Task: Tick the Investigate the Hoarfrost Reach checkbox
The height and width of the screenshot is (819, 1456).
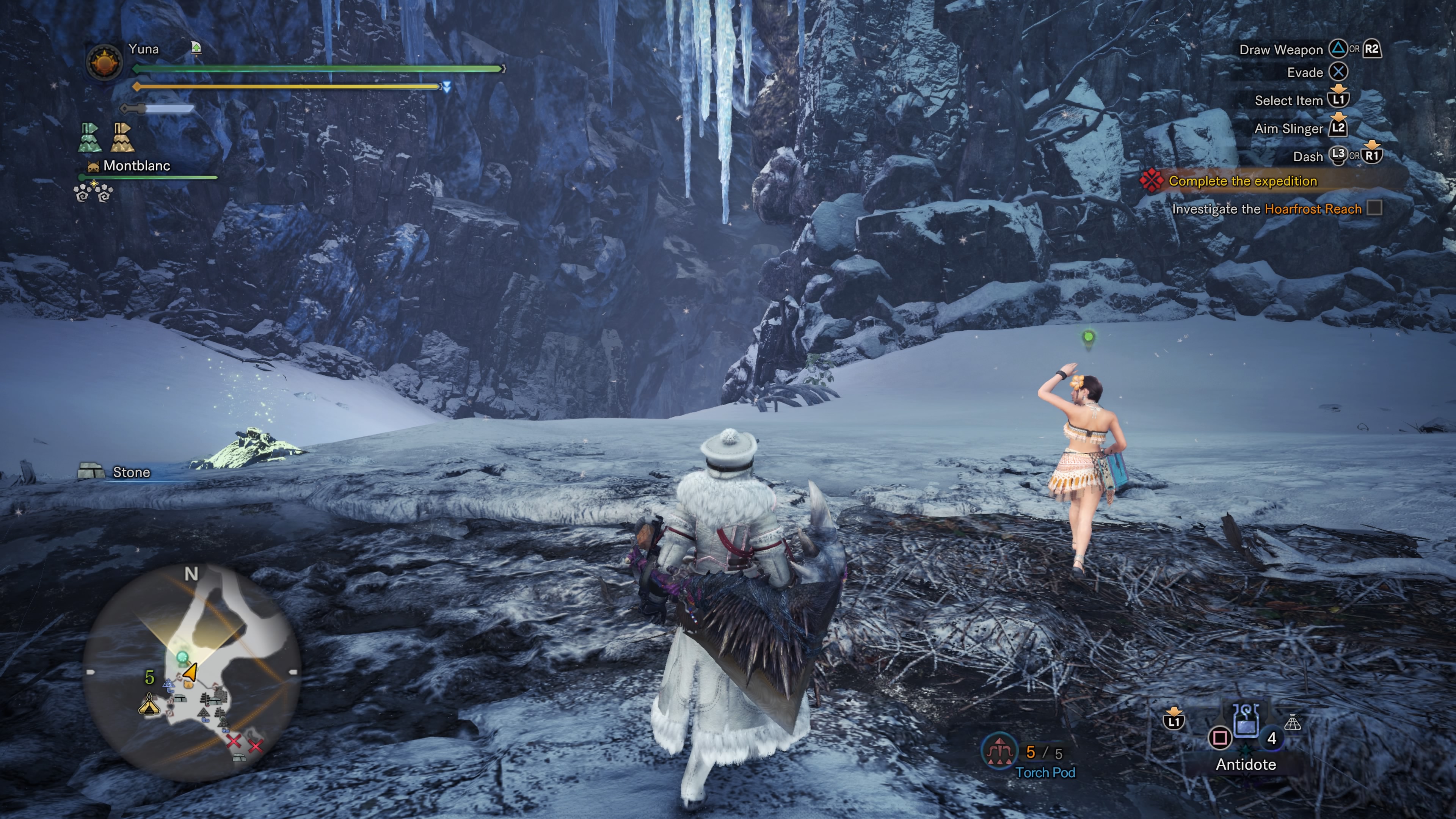Action: 1374,208
